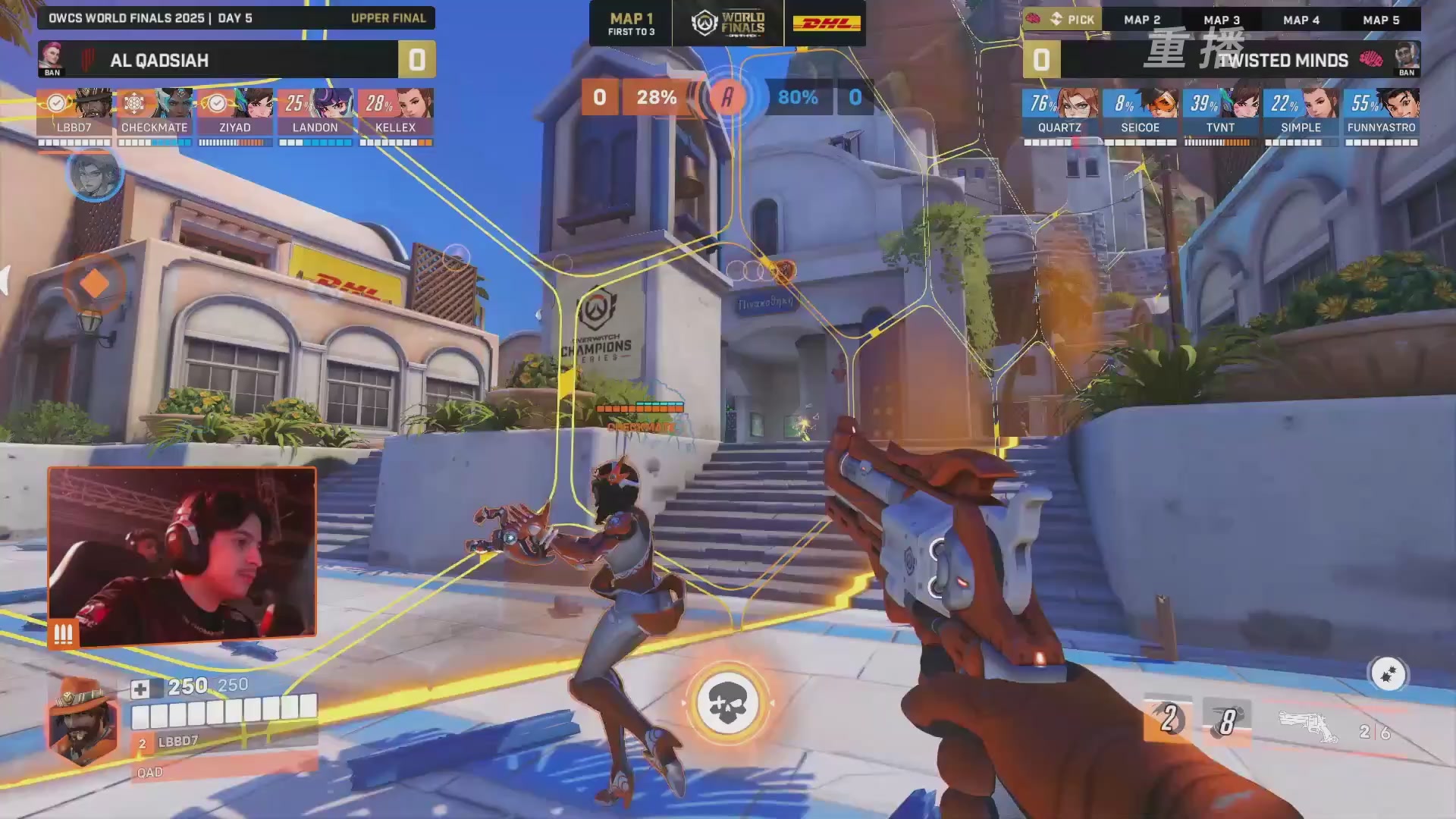1456x819 pixels.
Task: Spectate TVNT from the team bar
Action: [1220, 112]
